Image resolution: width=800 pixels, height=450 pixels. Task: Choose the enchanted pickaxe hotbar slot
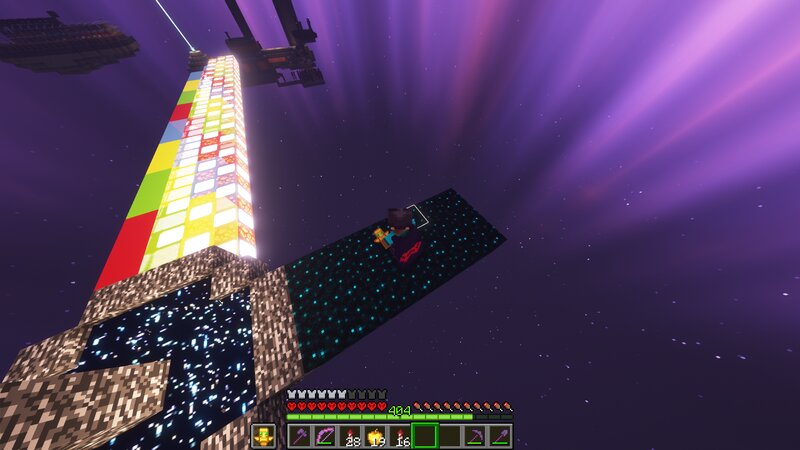point(475,436)
